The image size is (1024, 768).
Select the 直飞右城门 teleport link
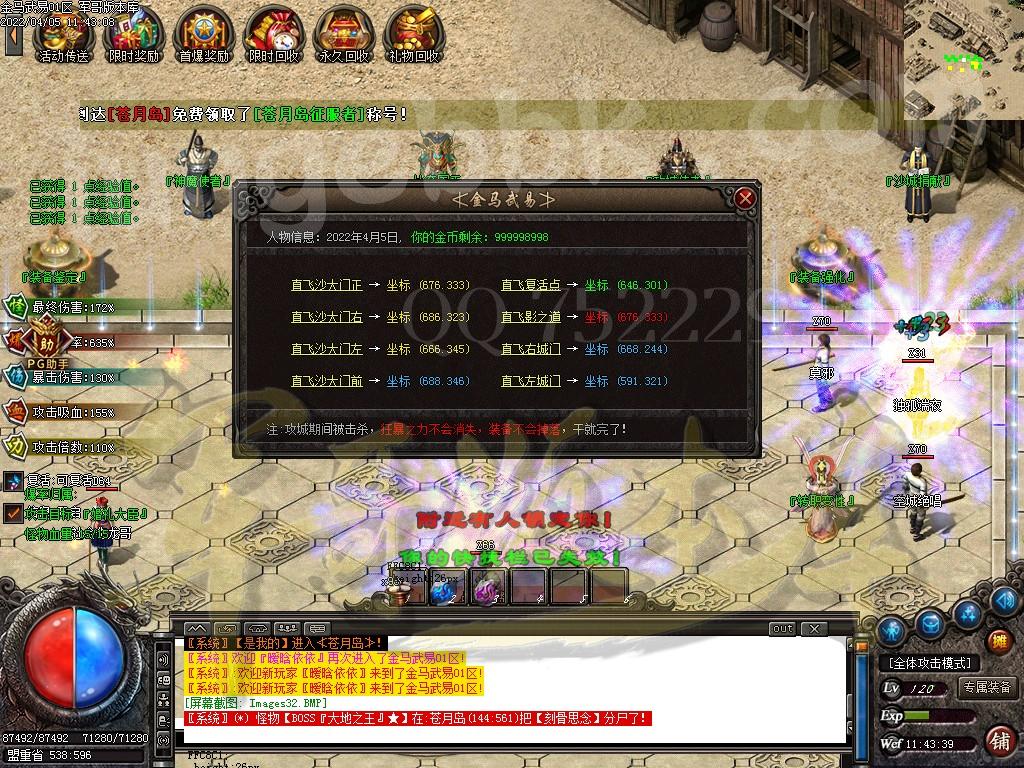coord(531,349)
